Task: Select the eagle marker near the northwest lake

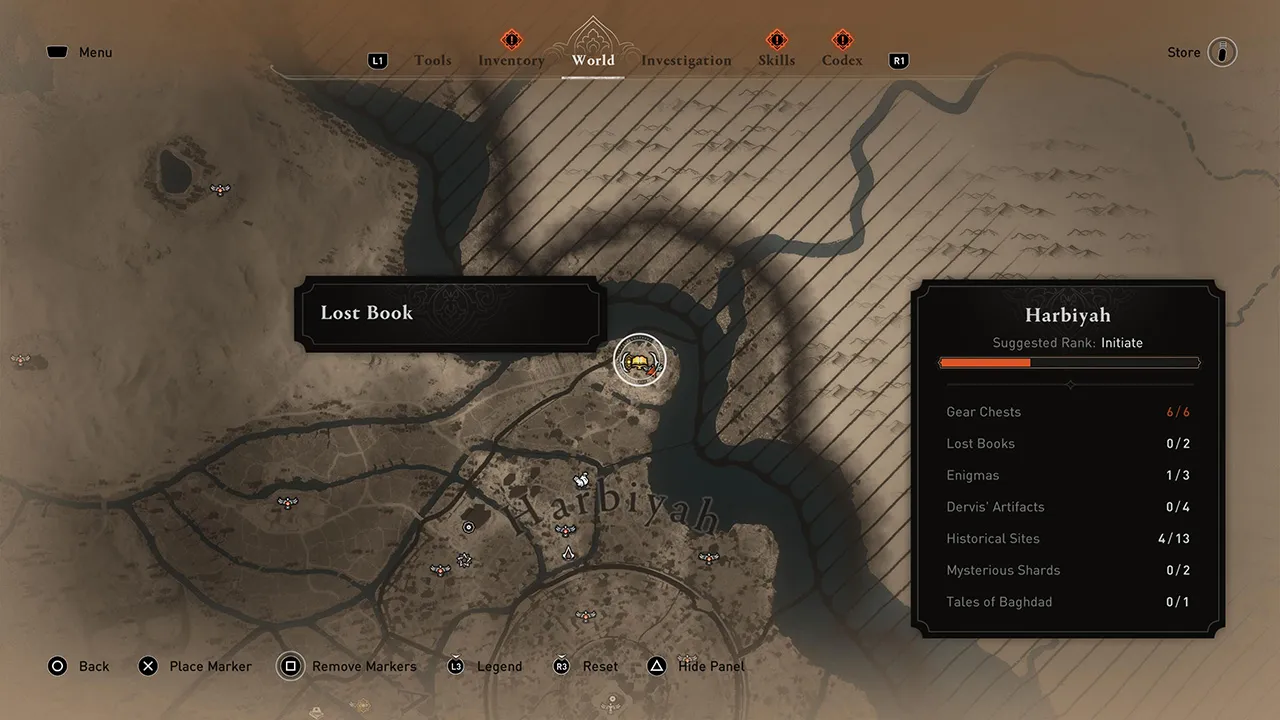Action: pos(220,188)
